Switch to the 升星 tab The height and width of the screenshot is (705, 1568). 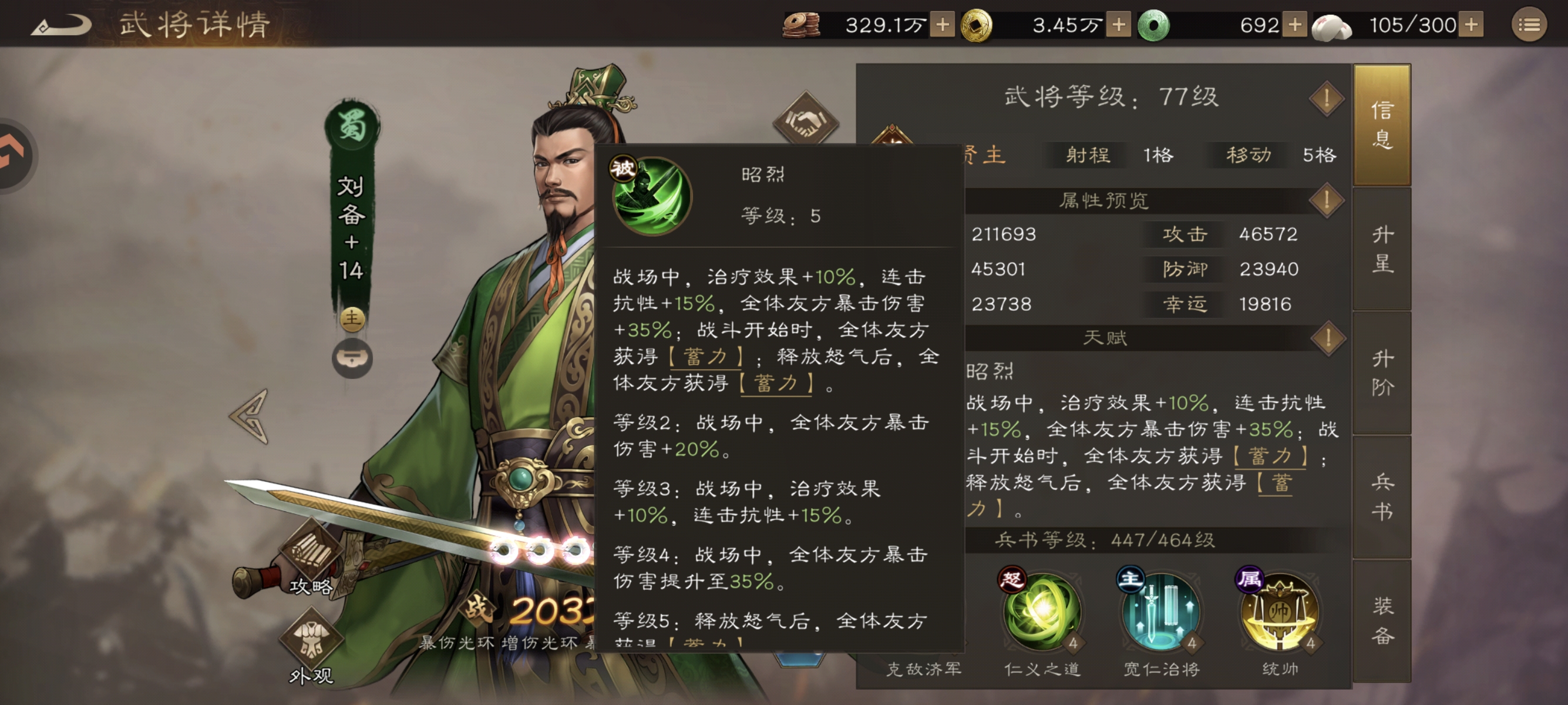click(x=1382, y=250)
